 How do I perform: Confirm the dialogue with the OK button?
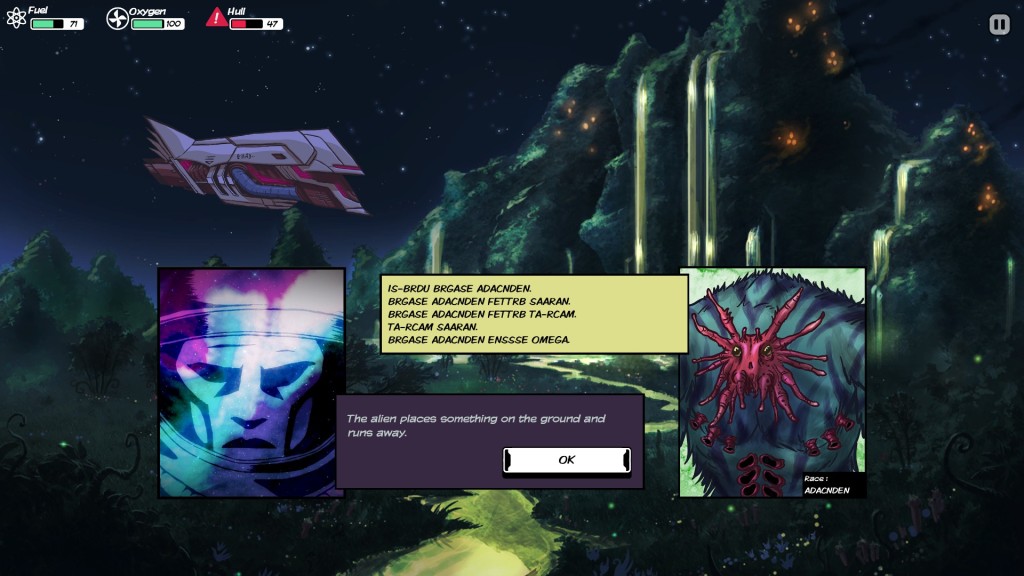(x=566, y=460)
